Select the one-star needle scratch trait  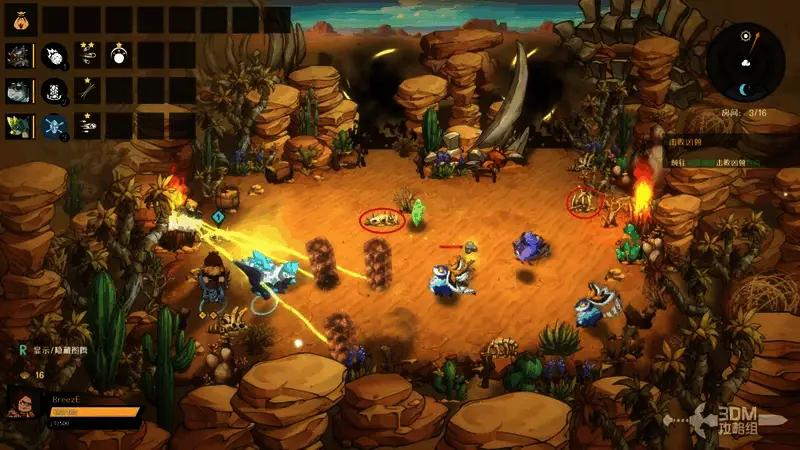pyautogui.click(x=88, y=91)
